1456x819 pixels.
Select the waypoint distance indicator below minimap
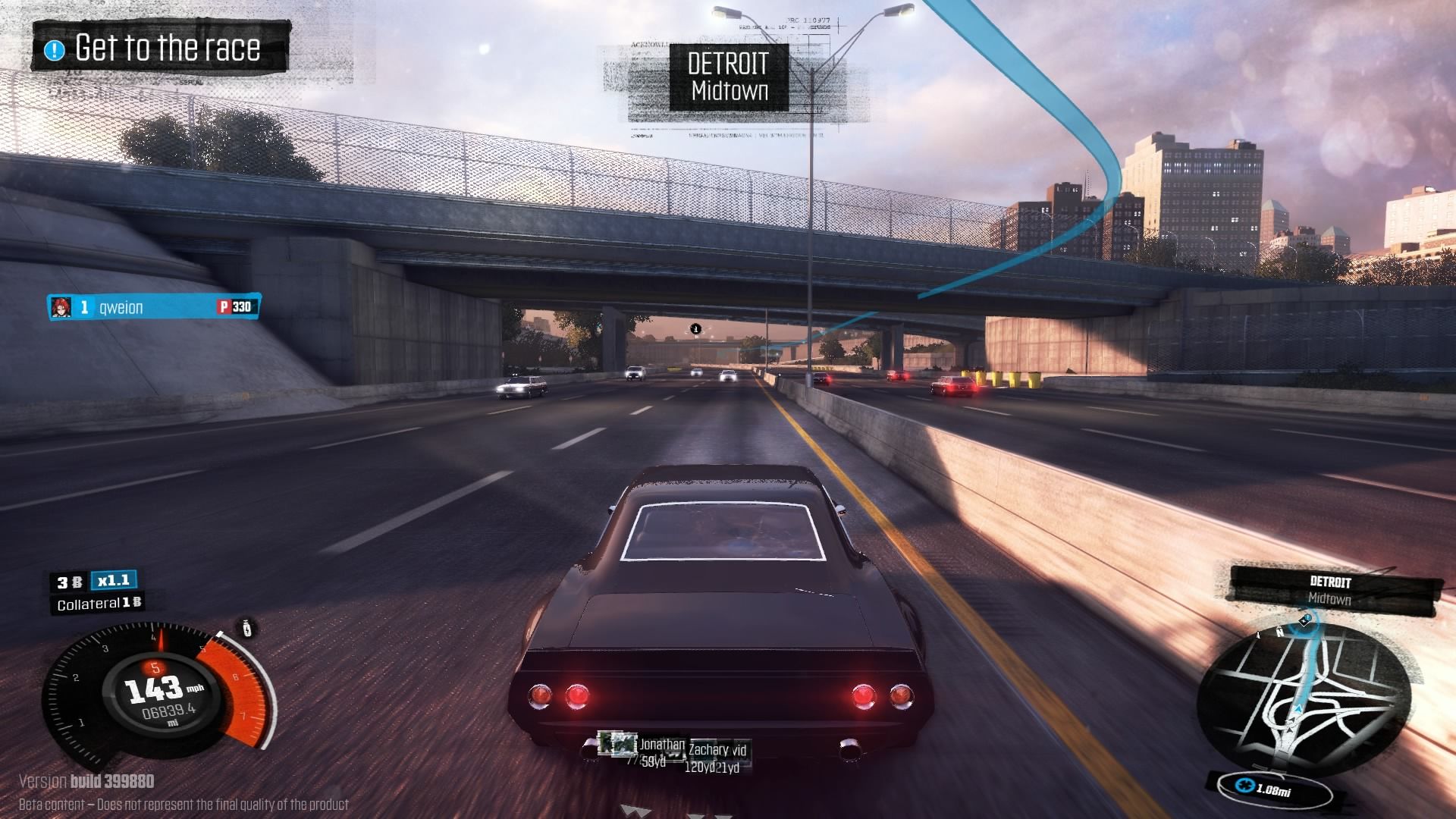[x=1273, y=789]
